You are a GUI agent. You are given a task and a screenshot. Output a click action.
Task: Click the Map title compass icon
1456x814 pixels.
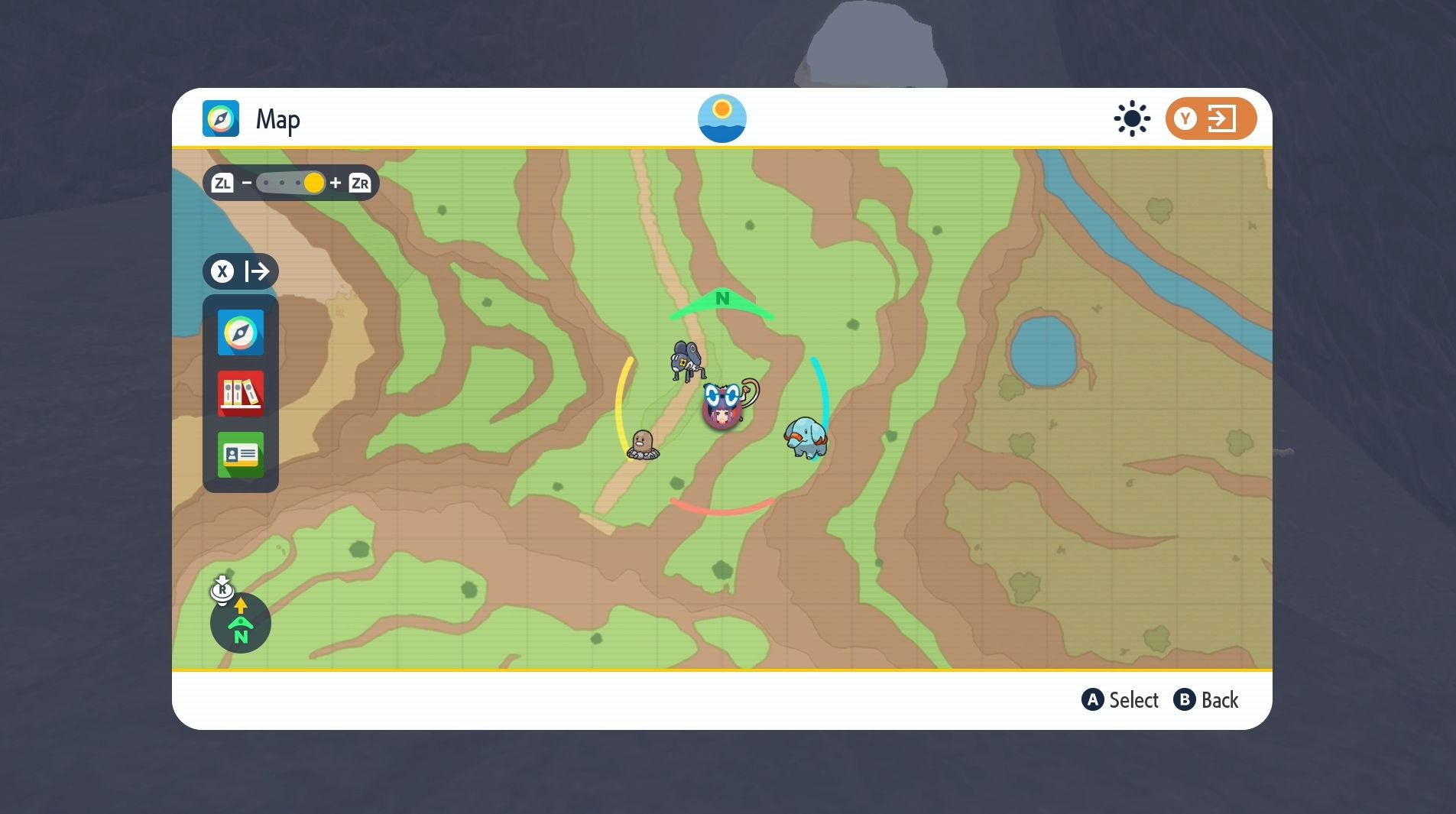[x=222, y=118]
